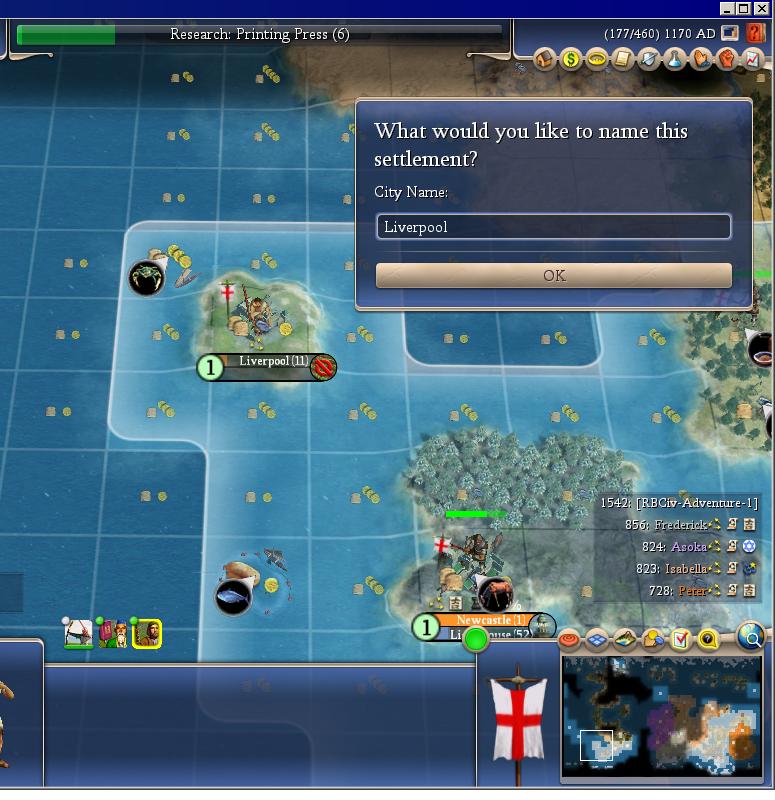Open the Military Advisor shield icon
775x800 pixels.
648,59
